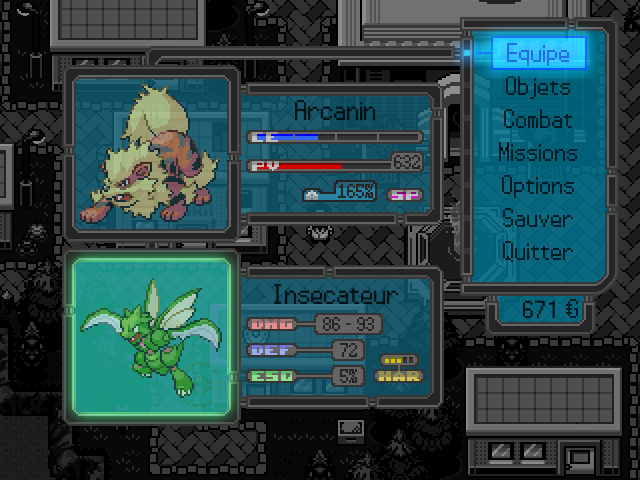Click Sauver to save the game
The height and width of the screenshot is (480, 640).
[x=538, y=219]
